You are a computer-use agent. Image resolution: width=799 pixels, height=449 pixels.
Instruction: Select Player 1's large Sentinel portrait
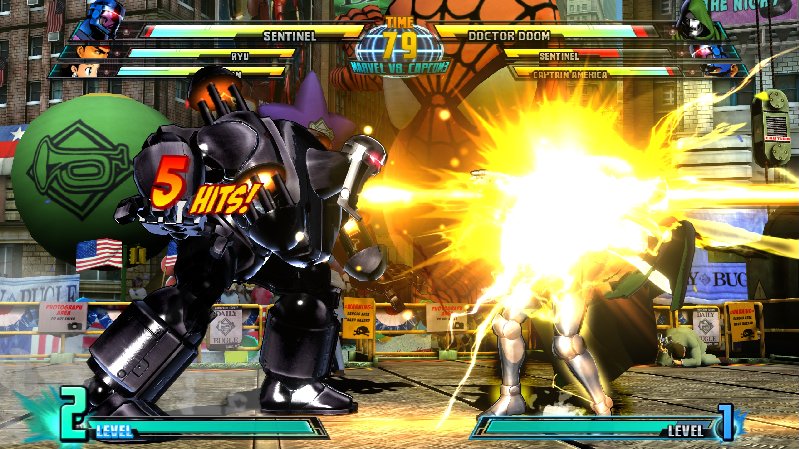tap(104, 20)
